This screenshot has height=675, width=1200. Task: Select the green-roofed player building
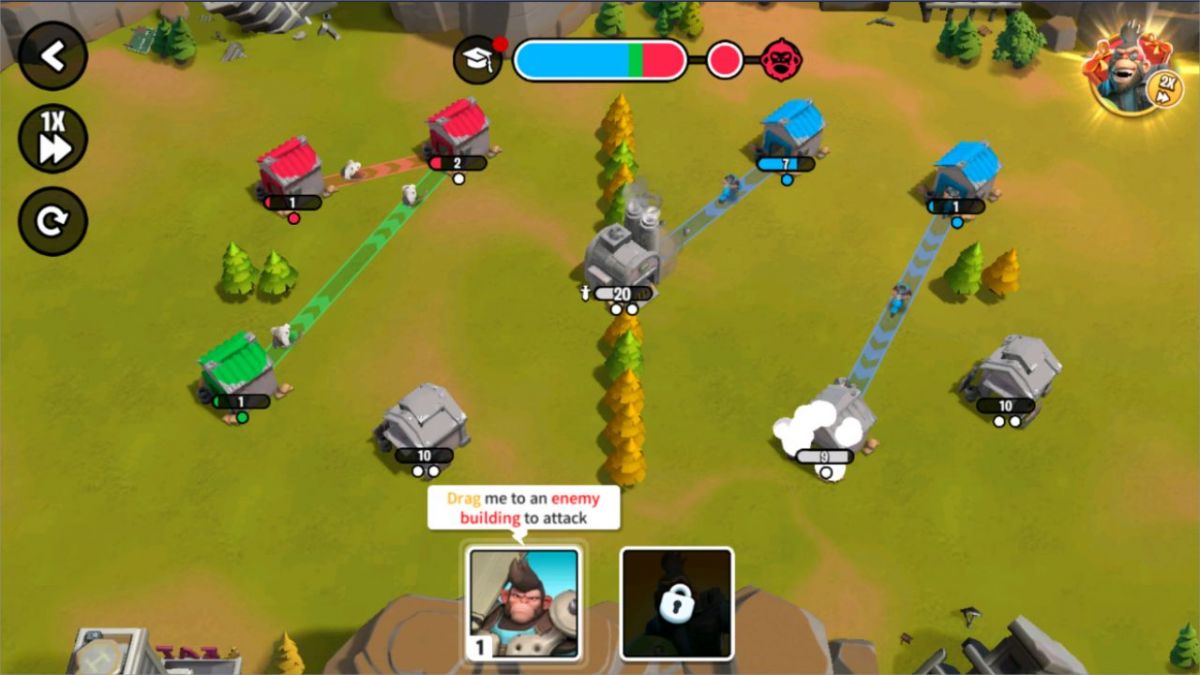pyautogui.click(x=238, y=365)
